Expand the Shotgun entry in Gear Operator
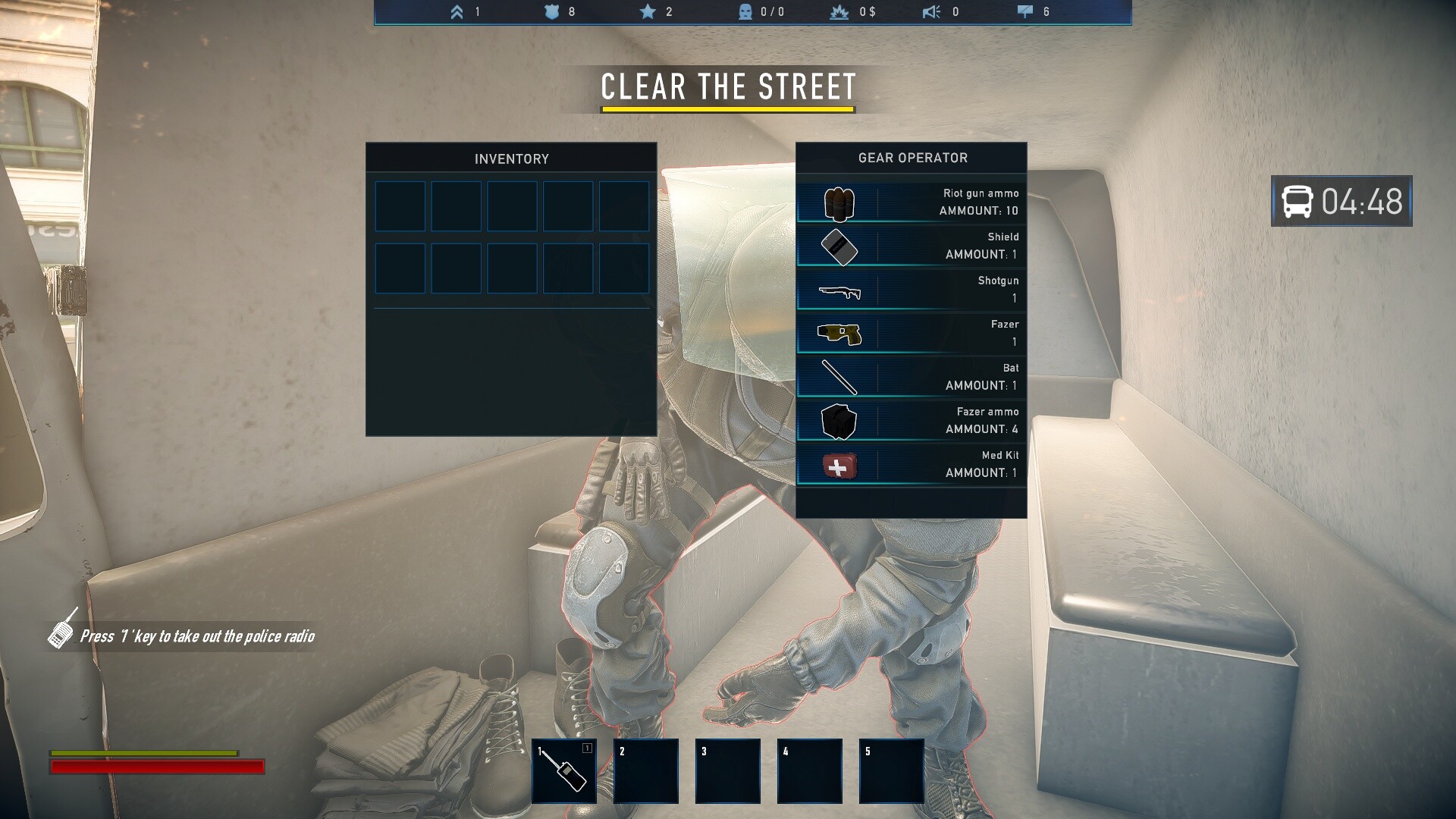 (x=840, y=290)
